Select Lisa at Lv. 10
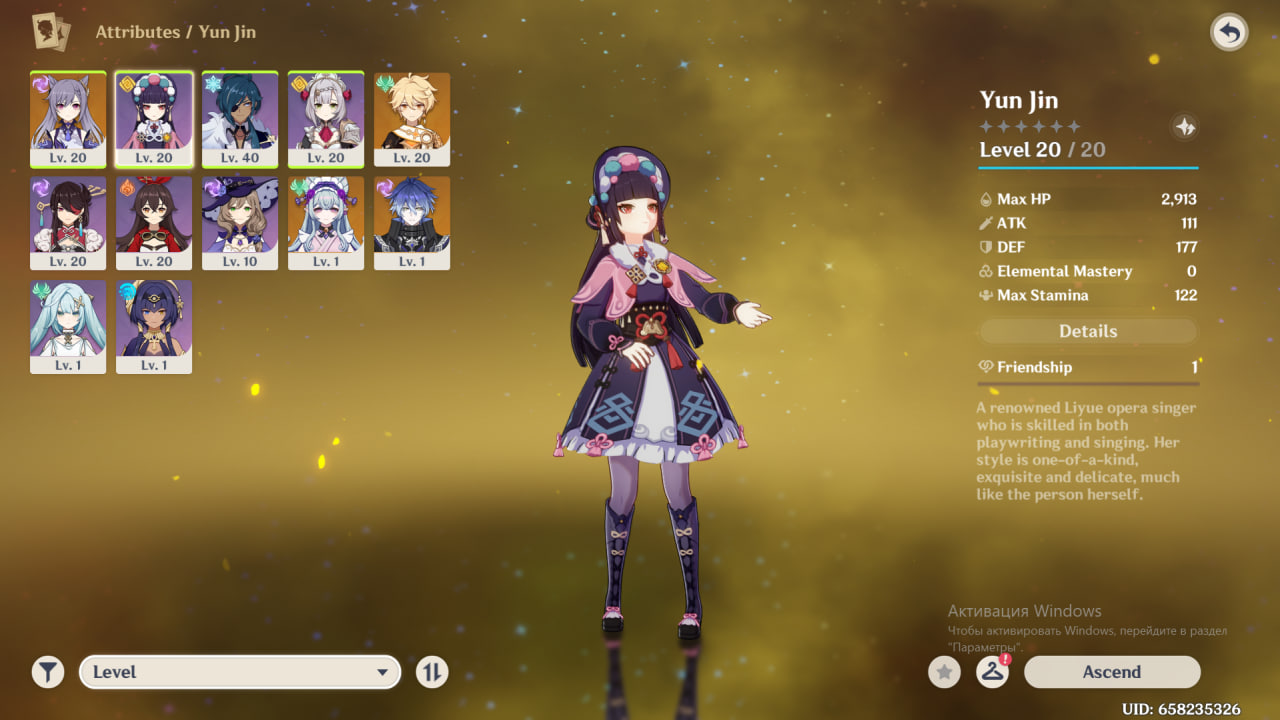Image resolution: width=1280 pixels, height=720 pixels. [240, 222]
